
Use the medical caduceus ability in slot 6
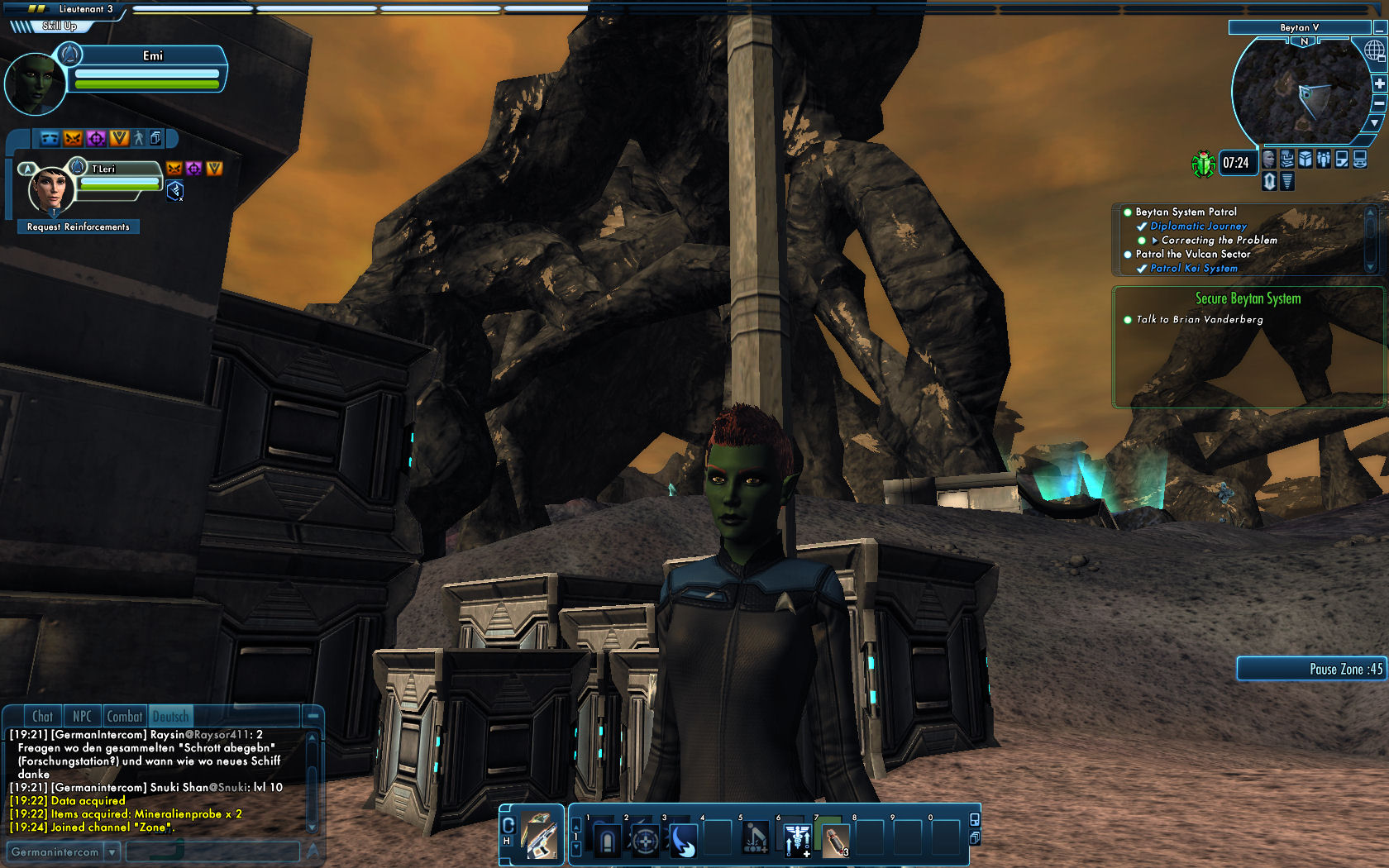[x=797, y=842]
